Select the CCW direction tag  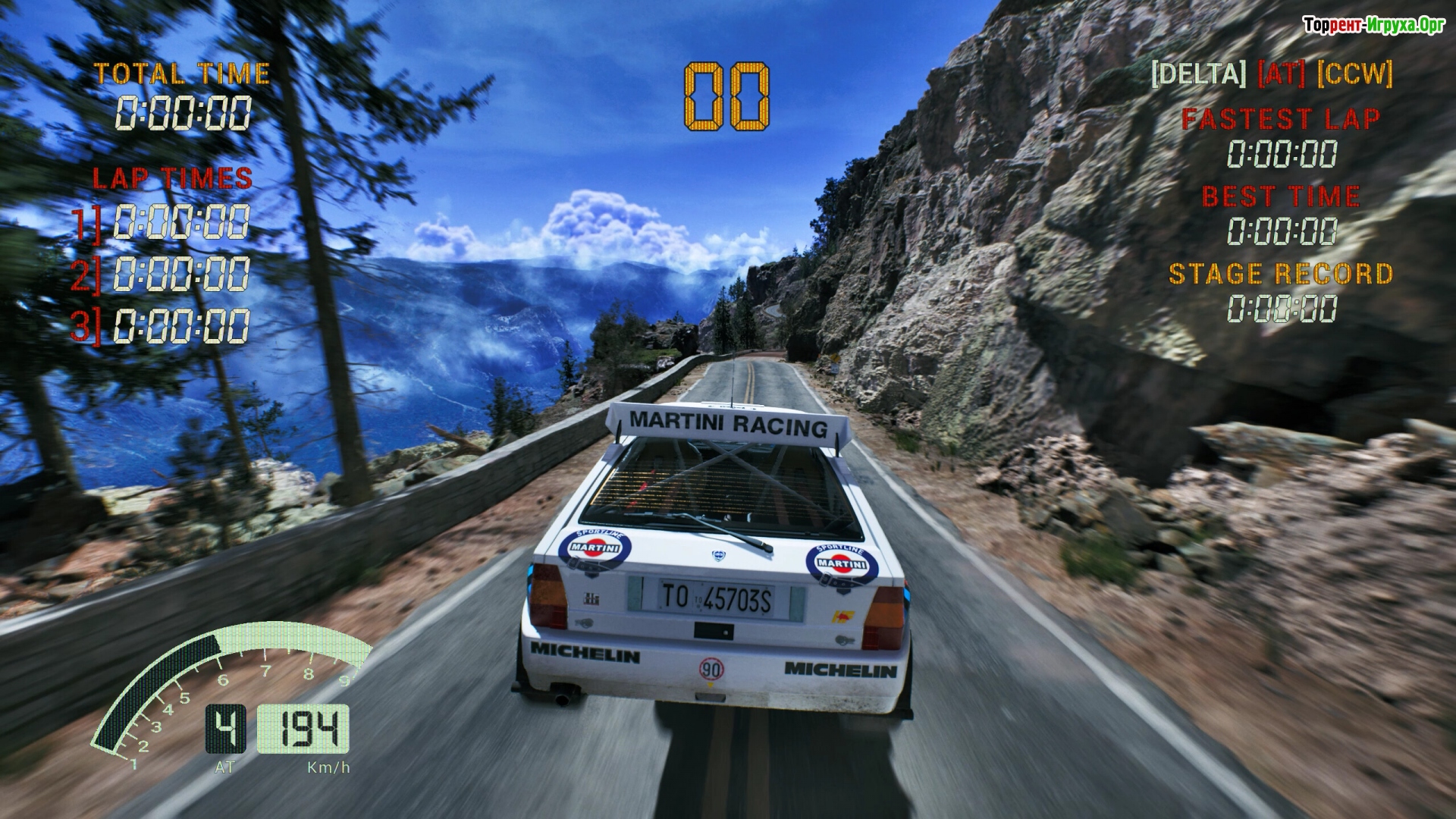point(1354,74)
